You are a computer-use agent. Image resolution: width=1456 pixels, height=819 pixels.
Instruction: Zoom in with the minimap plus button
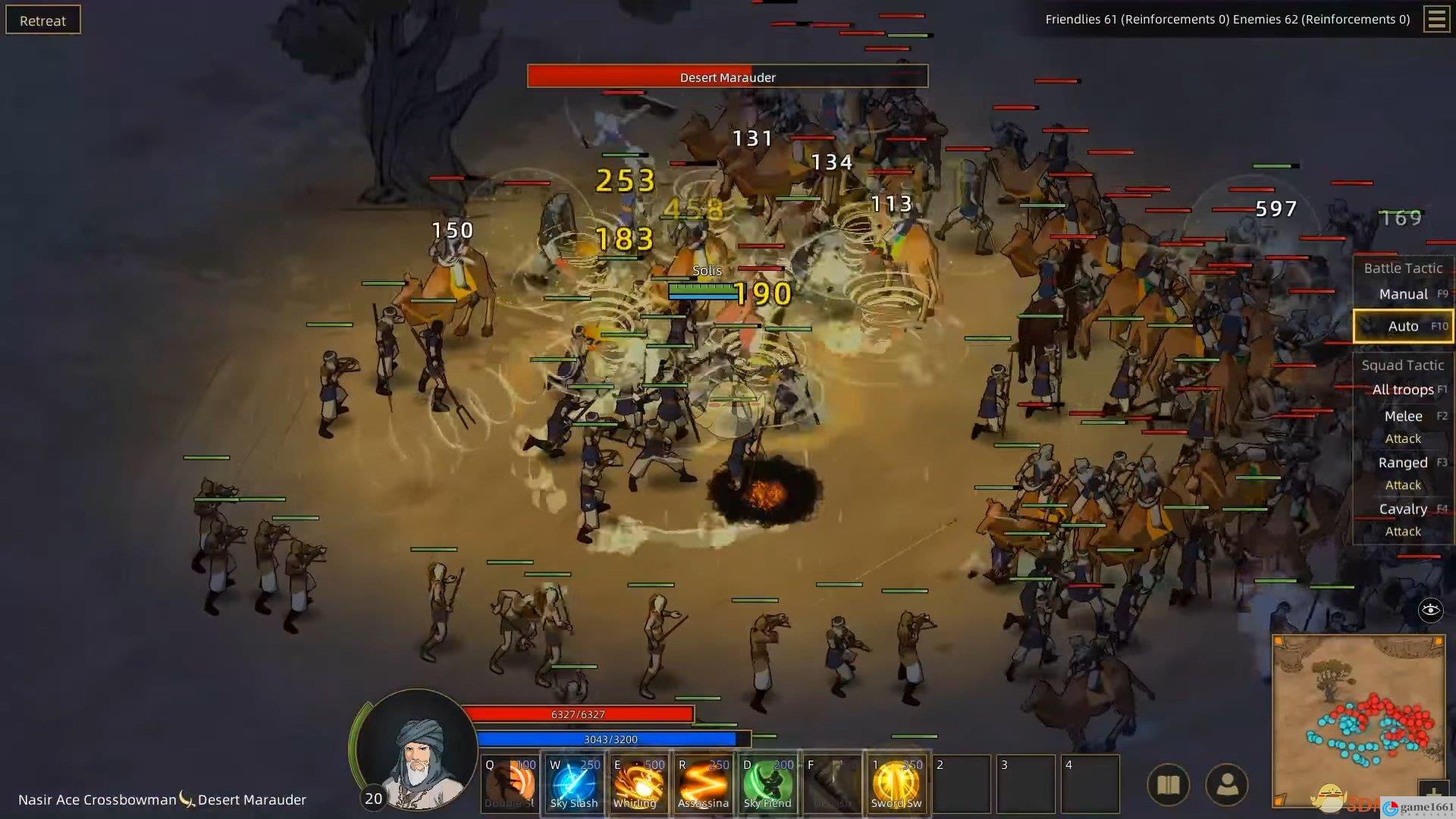(x=1432, y=794)
